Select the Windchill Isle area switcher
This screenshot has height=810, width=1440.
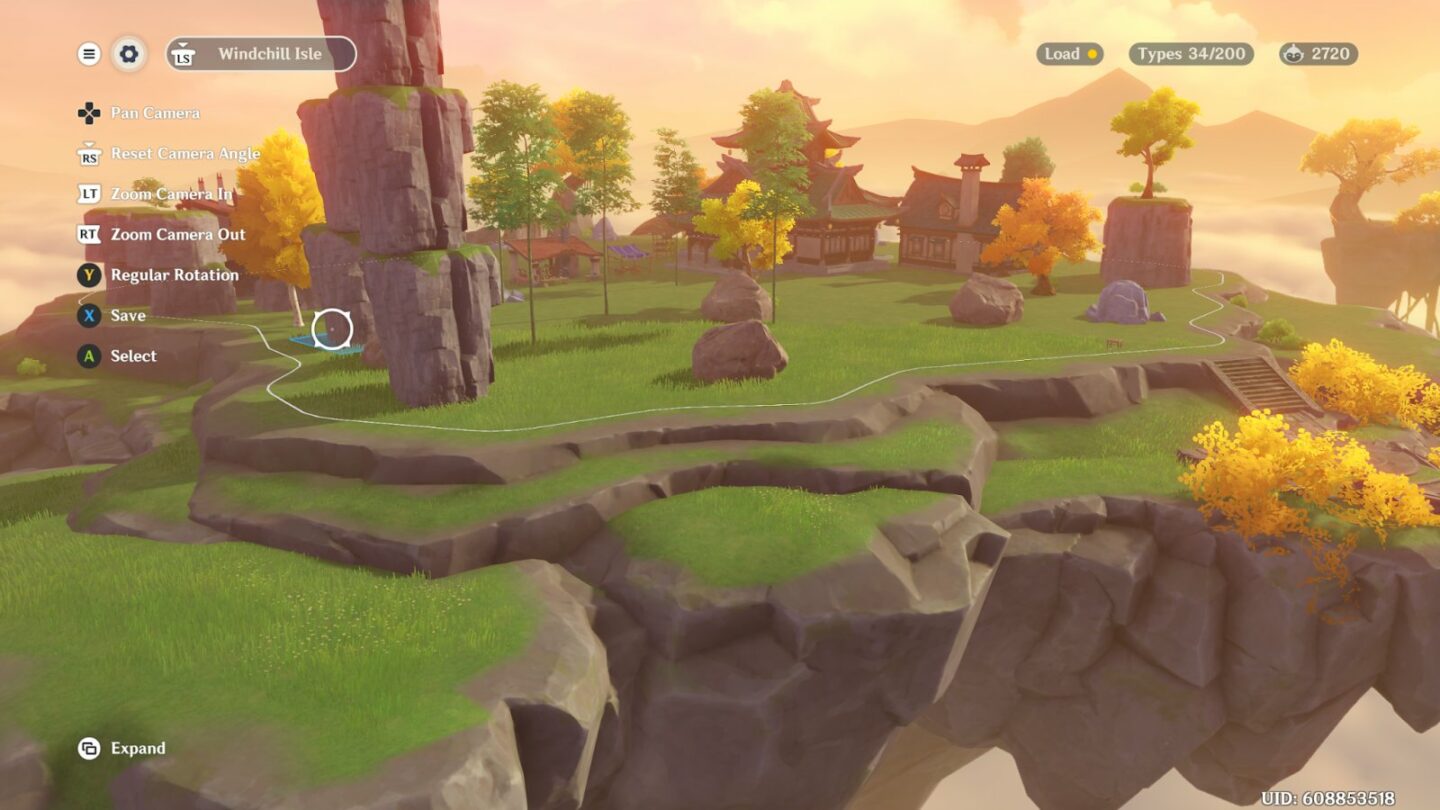261,54
